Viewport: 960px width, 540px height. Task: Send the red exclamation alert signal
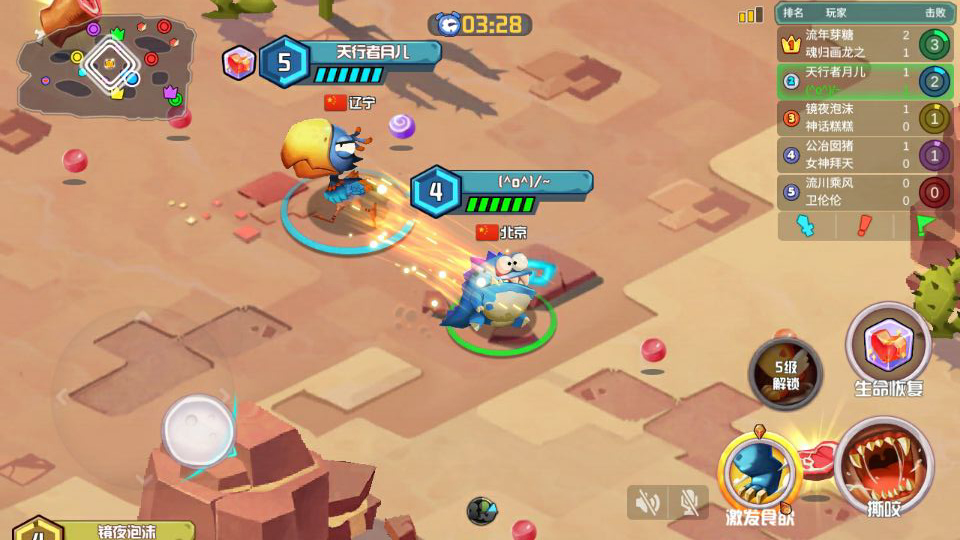864,226
